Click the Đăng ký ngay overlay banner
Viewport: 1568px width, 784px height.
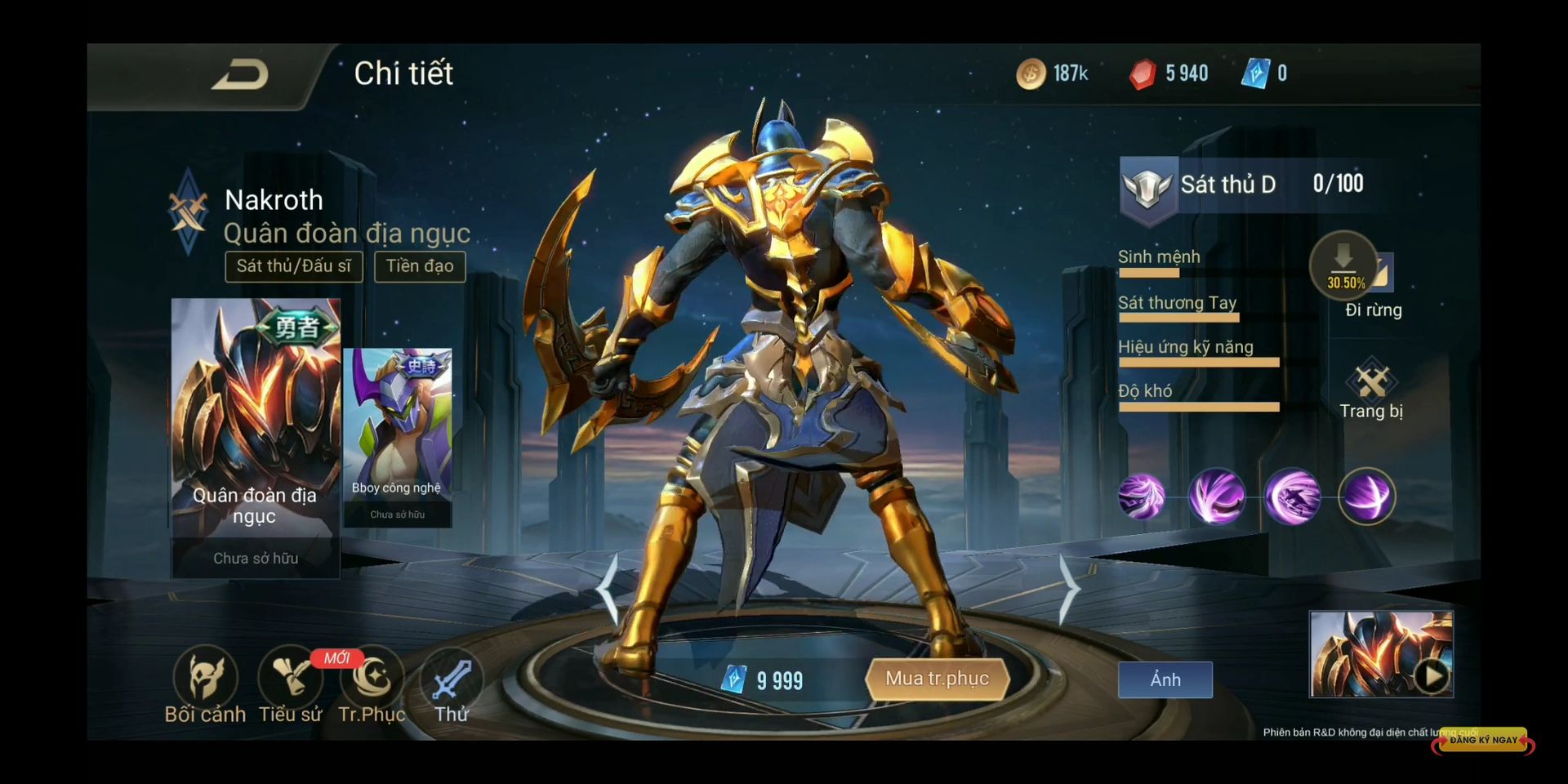[1483, 740]
